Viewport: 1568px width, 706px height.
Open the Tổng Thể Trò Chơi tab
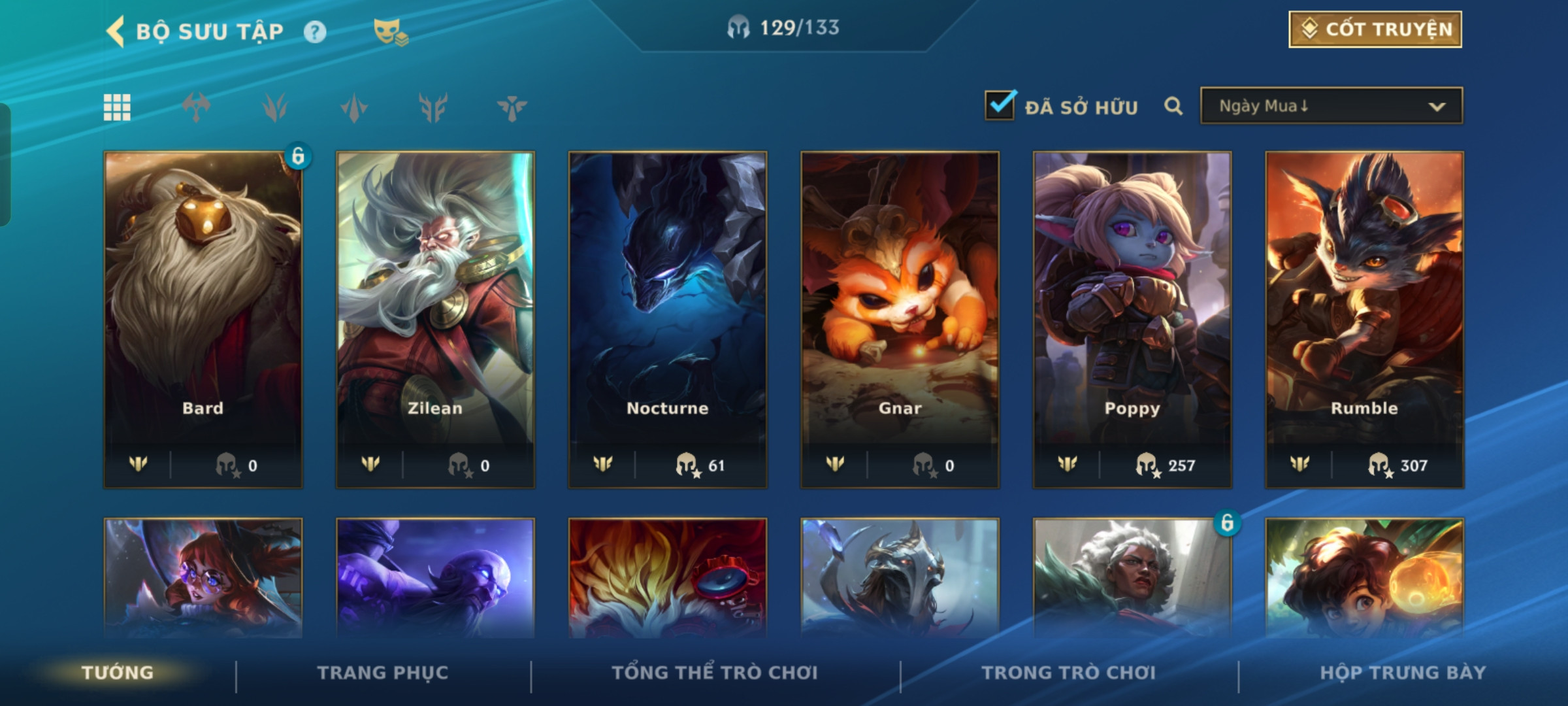715,673
